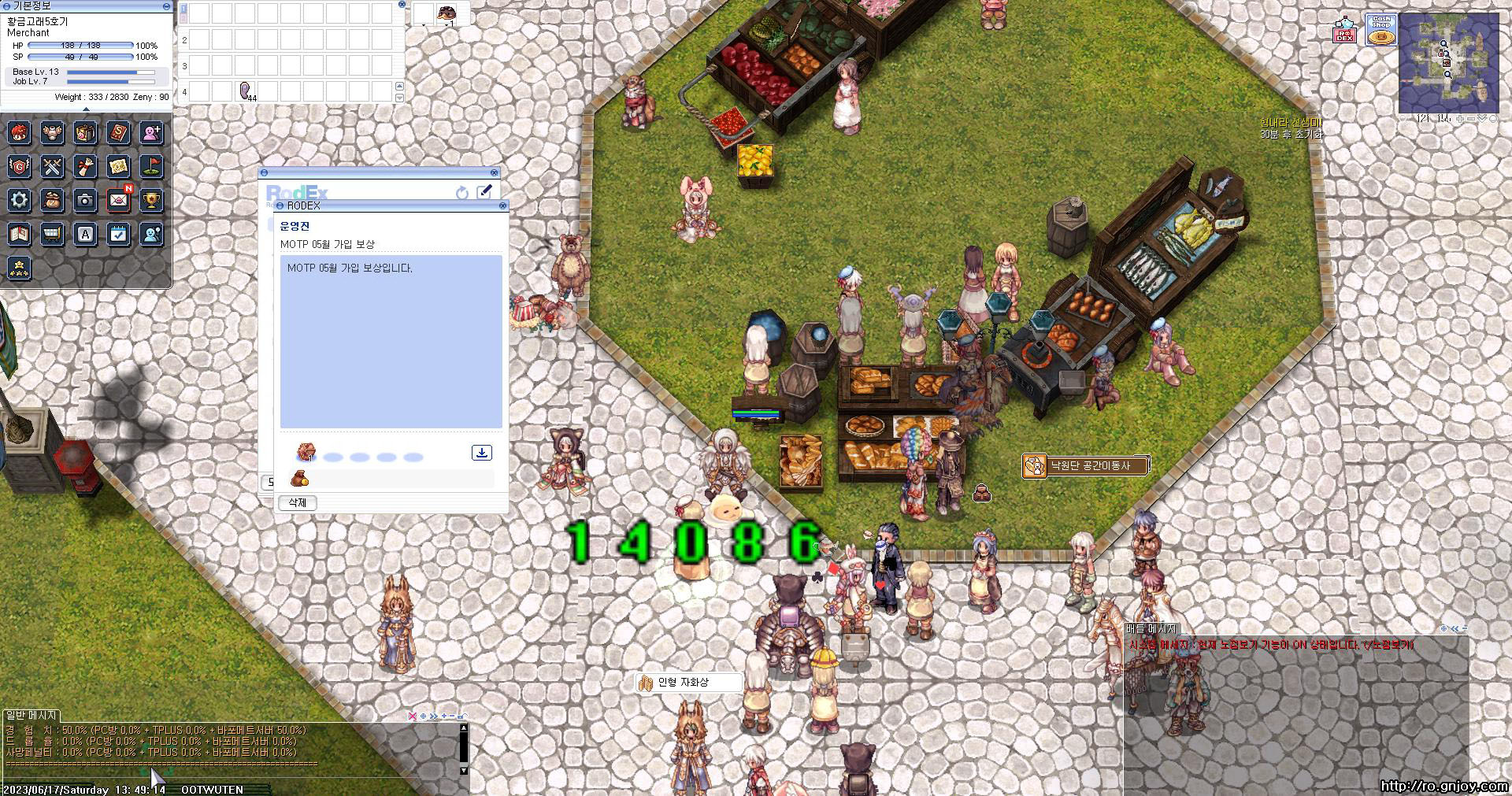This screenshot has width=1512, height=796.
Task: Open the Cash Shop button
Action: (x=1380, y=31)
